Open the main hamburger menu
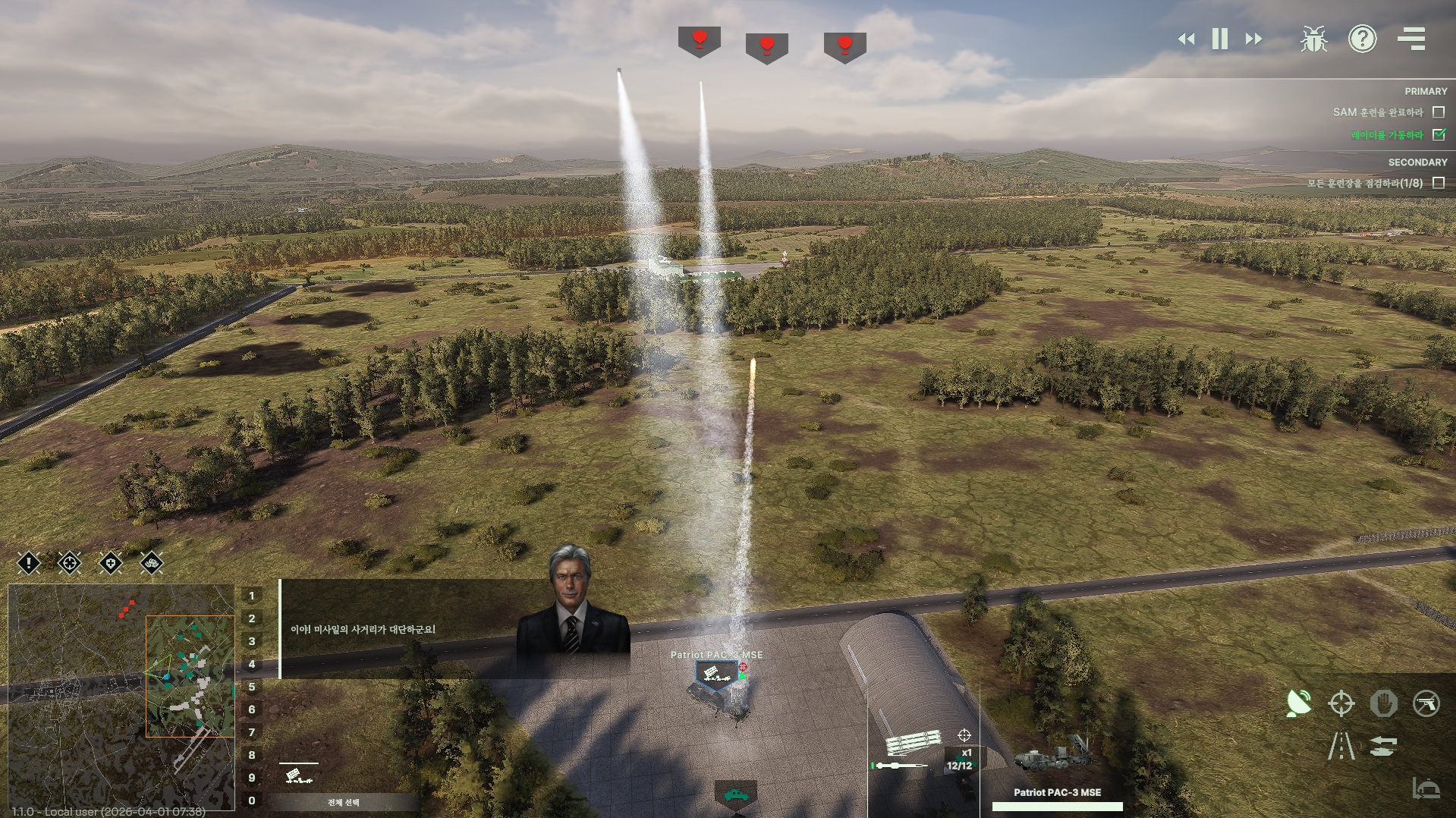Image resolution: width=1456 pixels, height=818 pixels. (1411, 39)
